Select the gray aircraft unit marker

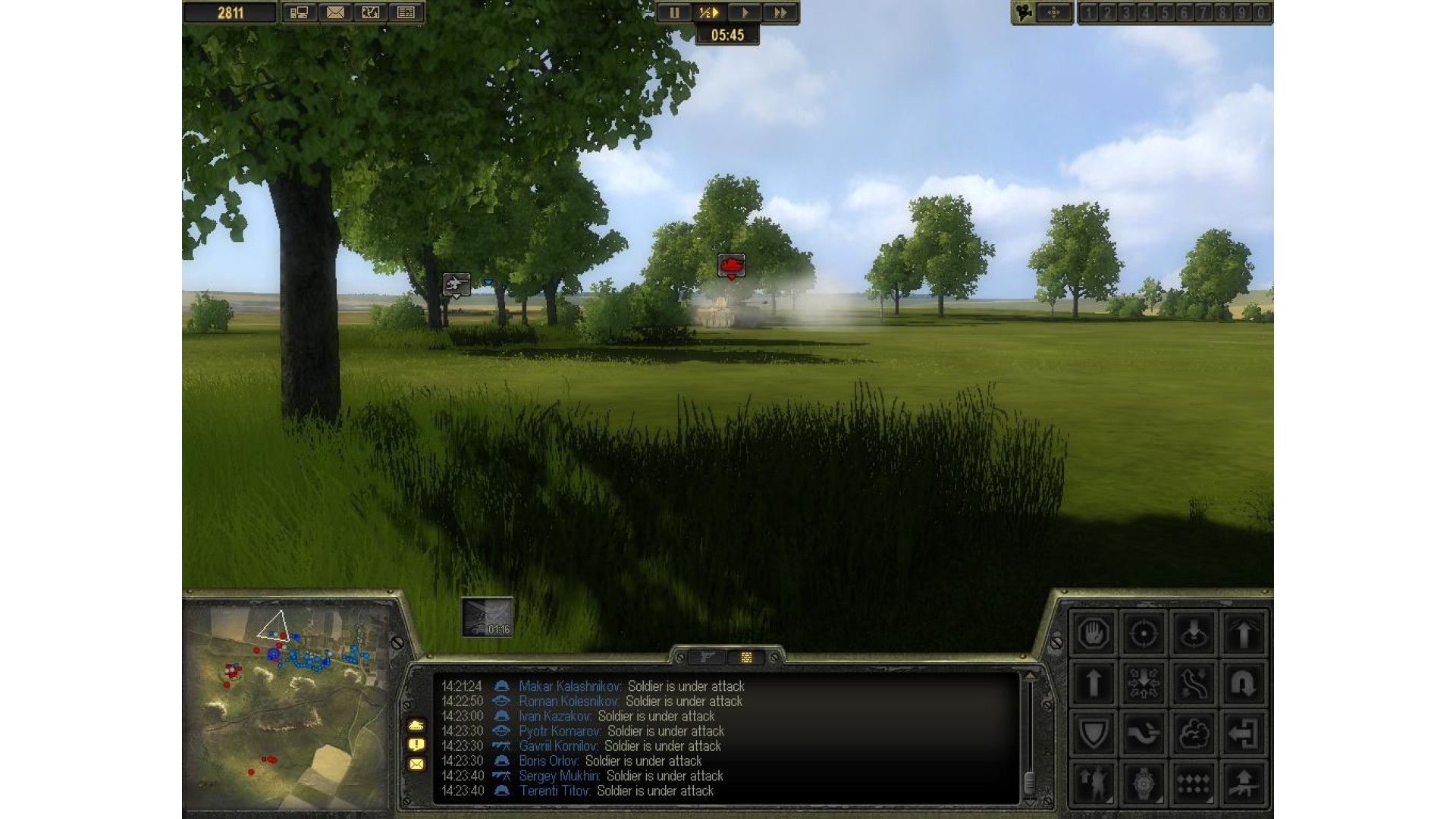[456, 284]
